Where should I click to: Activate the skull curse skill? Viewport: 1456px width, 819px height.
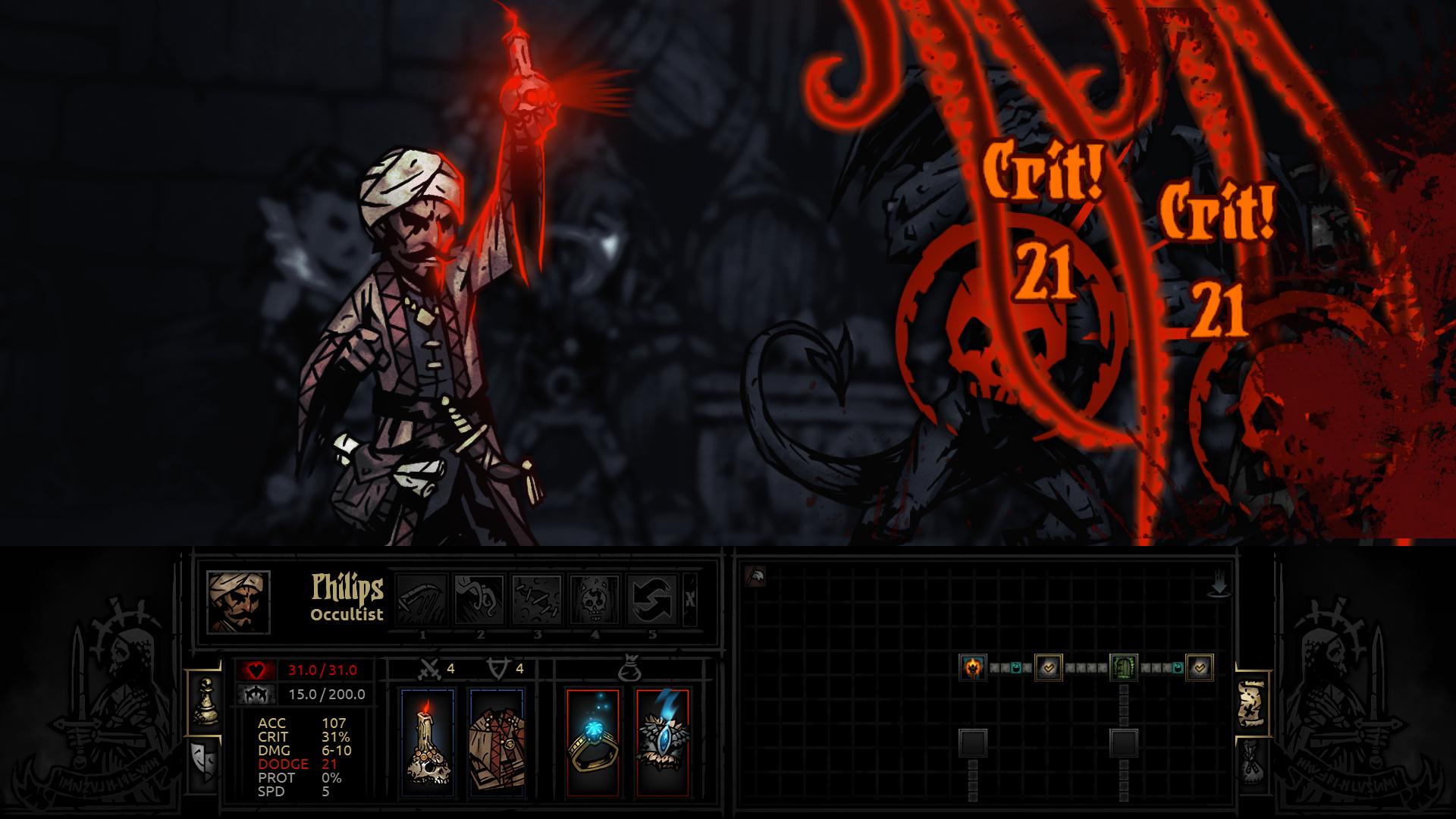pyautogui.click(x=595, y=600)
